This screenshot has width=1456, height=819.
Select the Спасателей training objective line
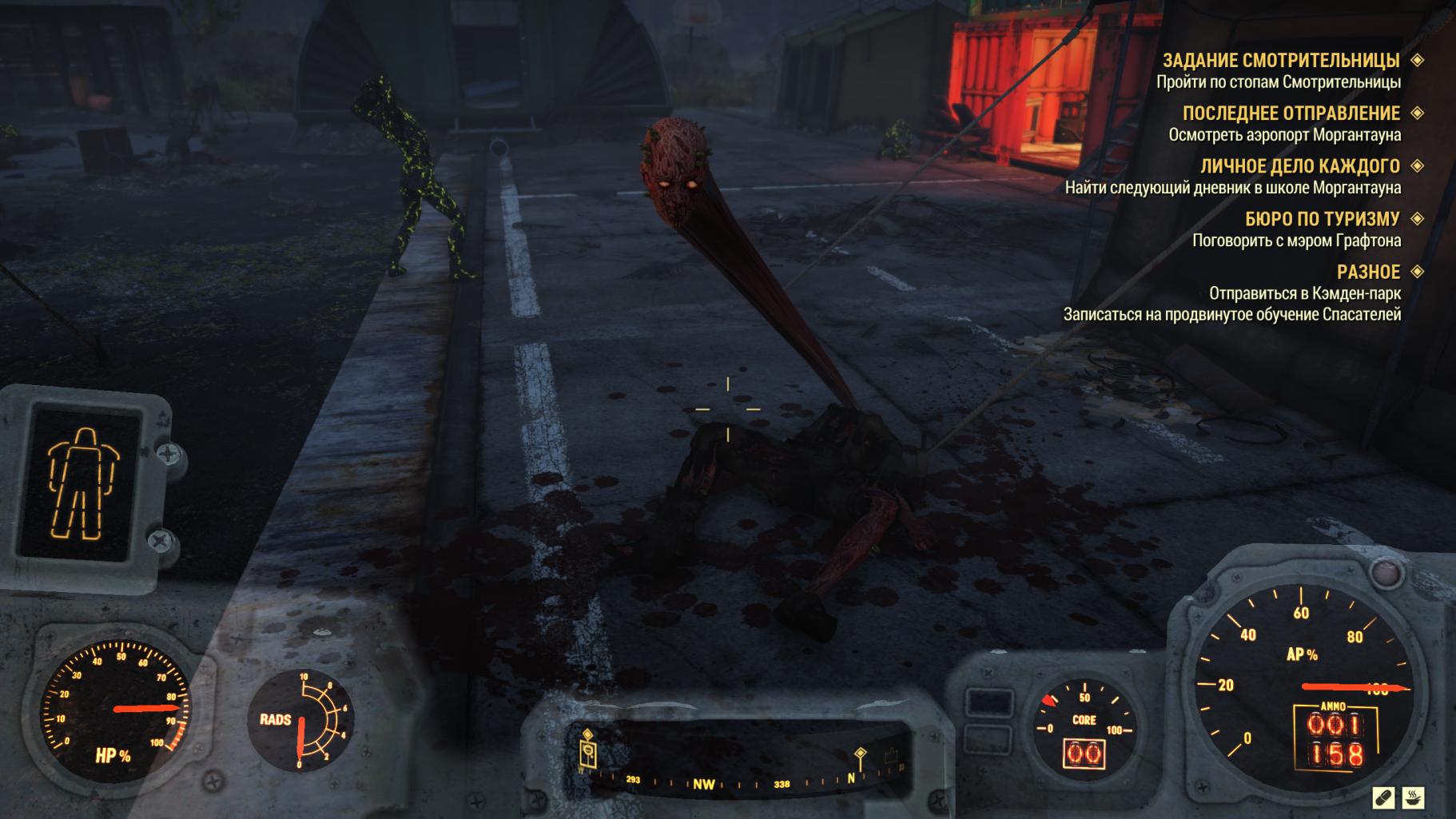pyautogui.click(x=1231, y=315)
